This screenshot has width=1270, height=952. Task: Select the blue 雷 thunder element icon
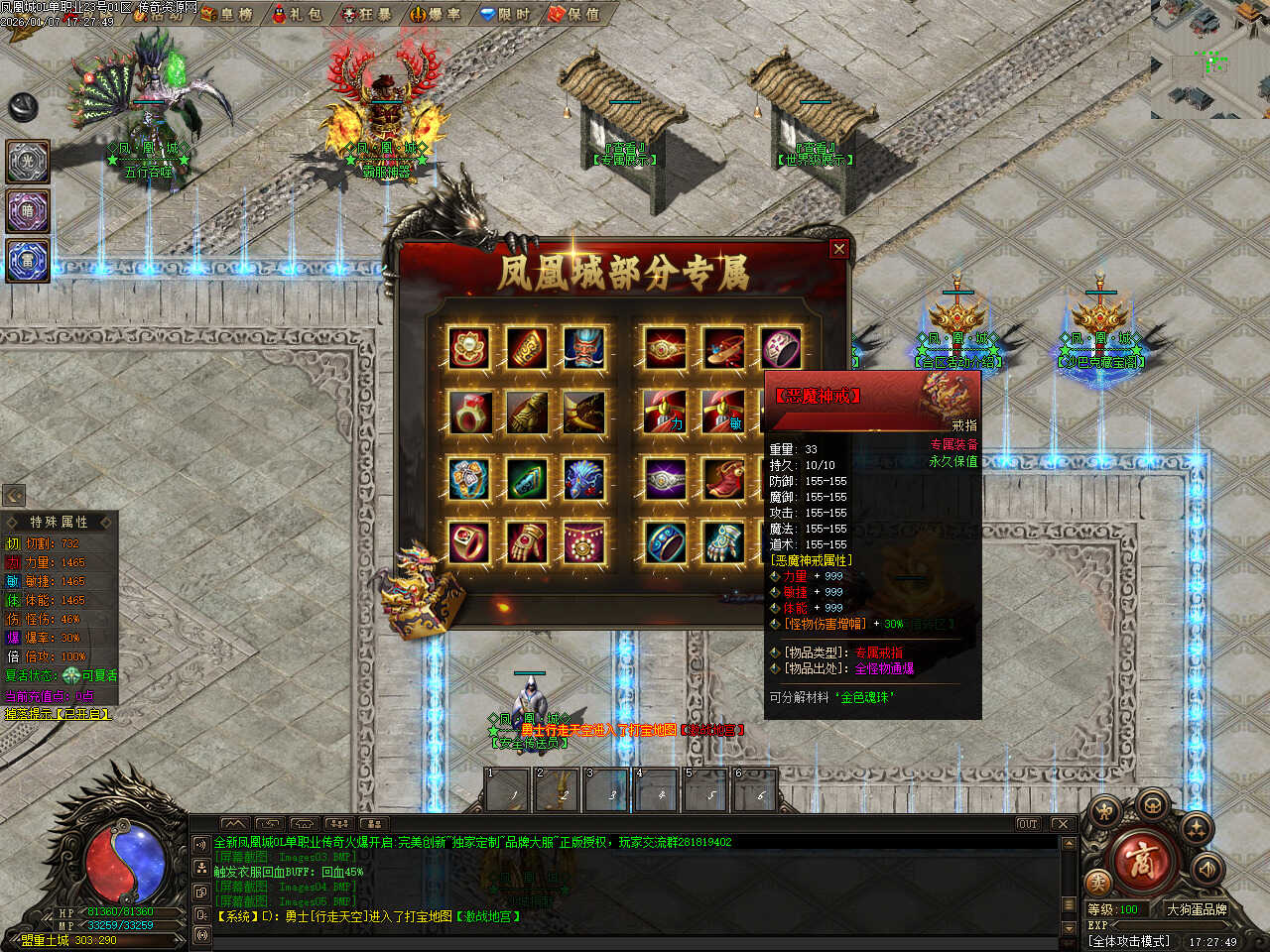pos(28,260)
